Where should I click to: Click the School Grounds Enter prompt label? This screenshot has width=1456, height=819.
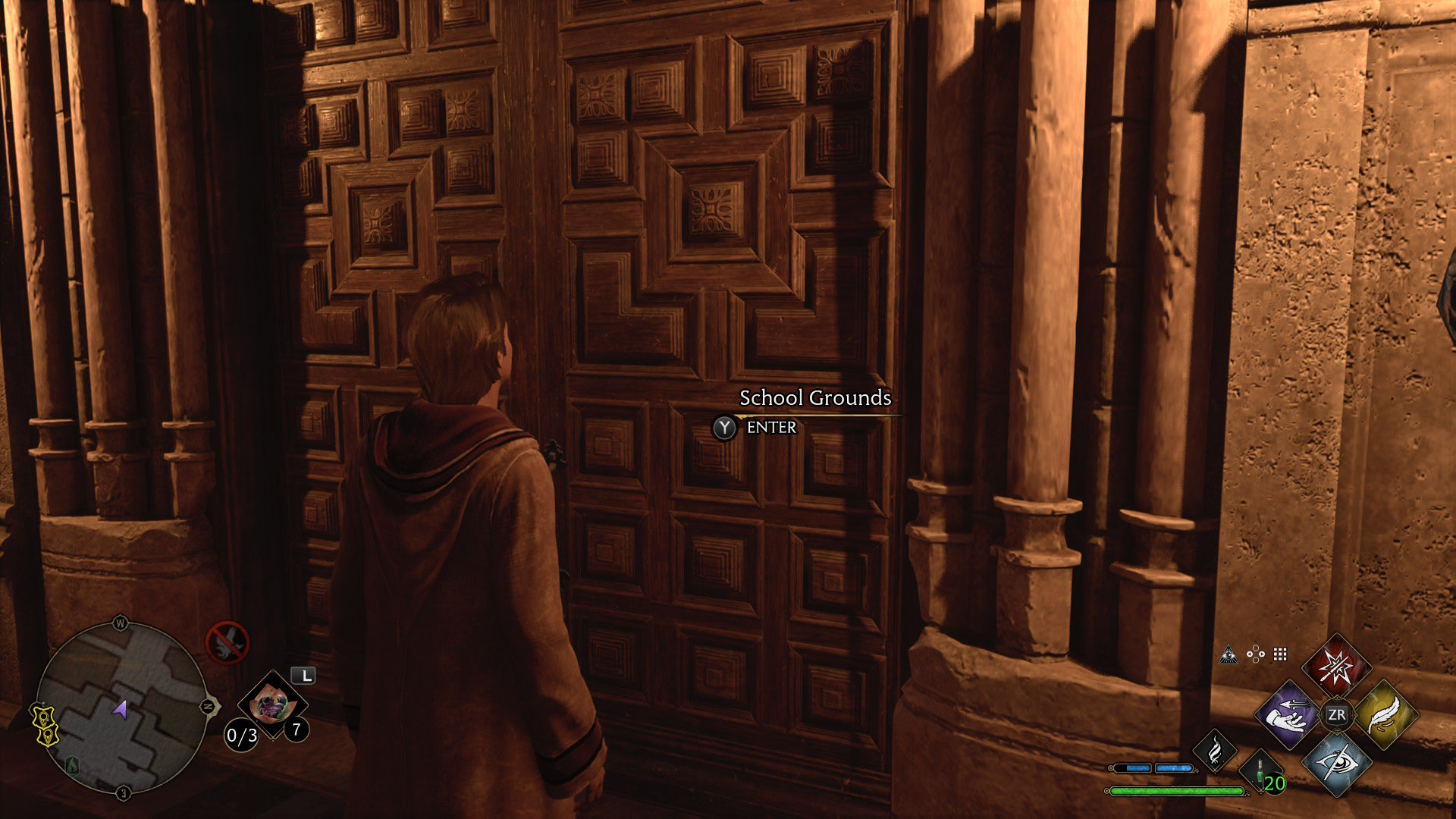click(x=770, y=428)
